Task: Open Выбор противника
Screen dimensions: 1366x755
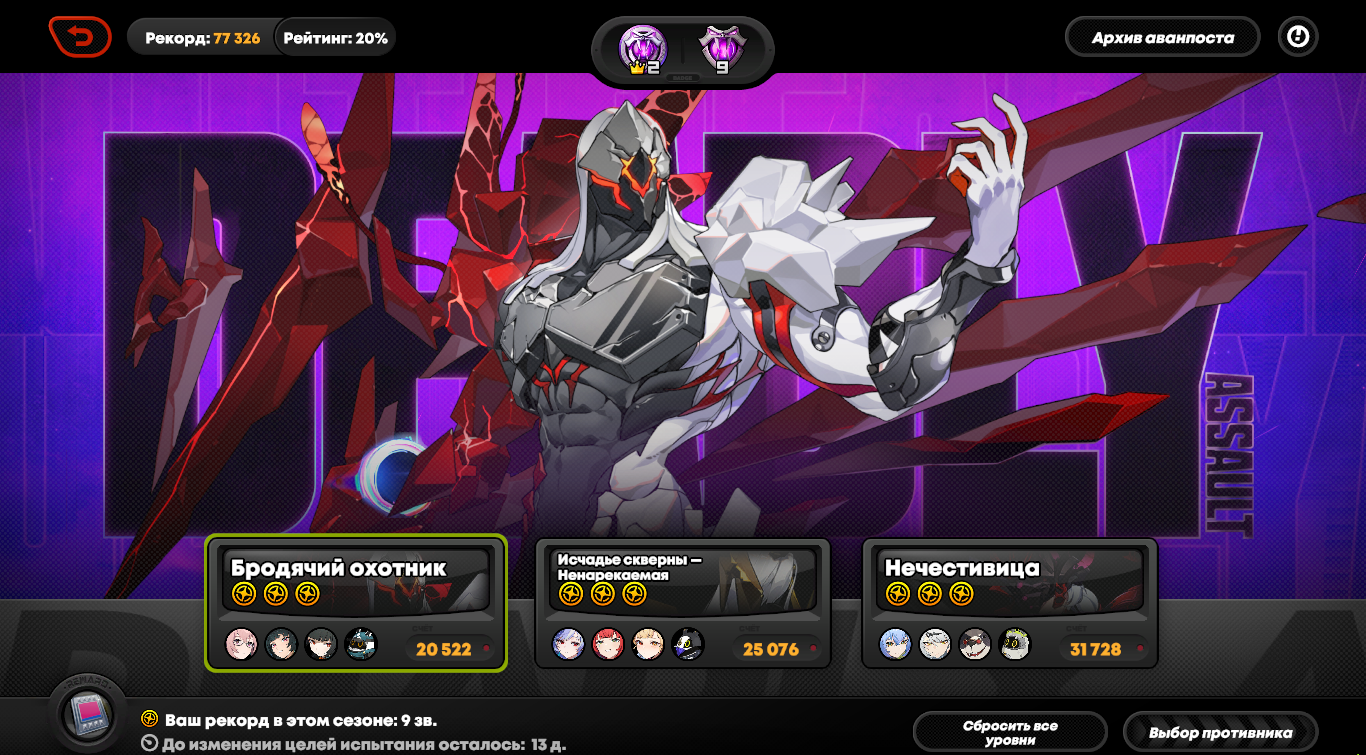Action: (1220, 732)
